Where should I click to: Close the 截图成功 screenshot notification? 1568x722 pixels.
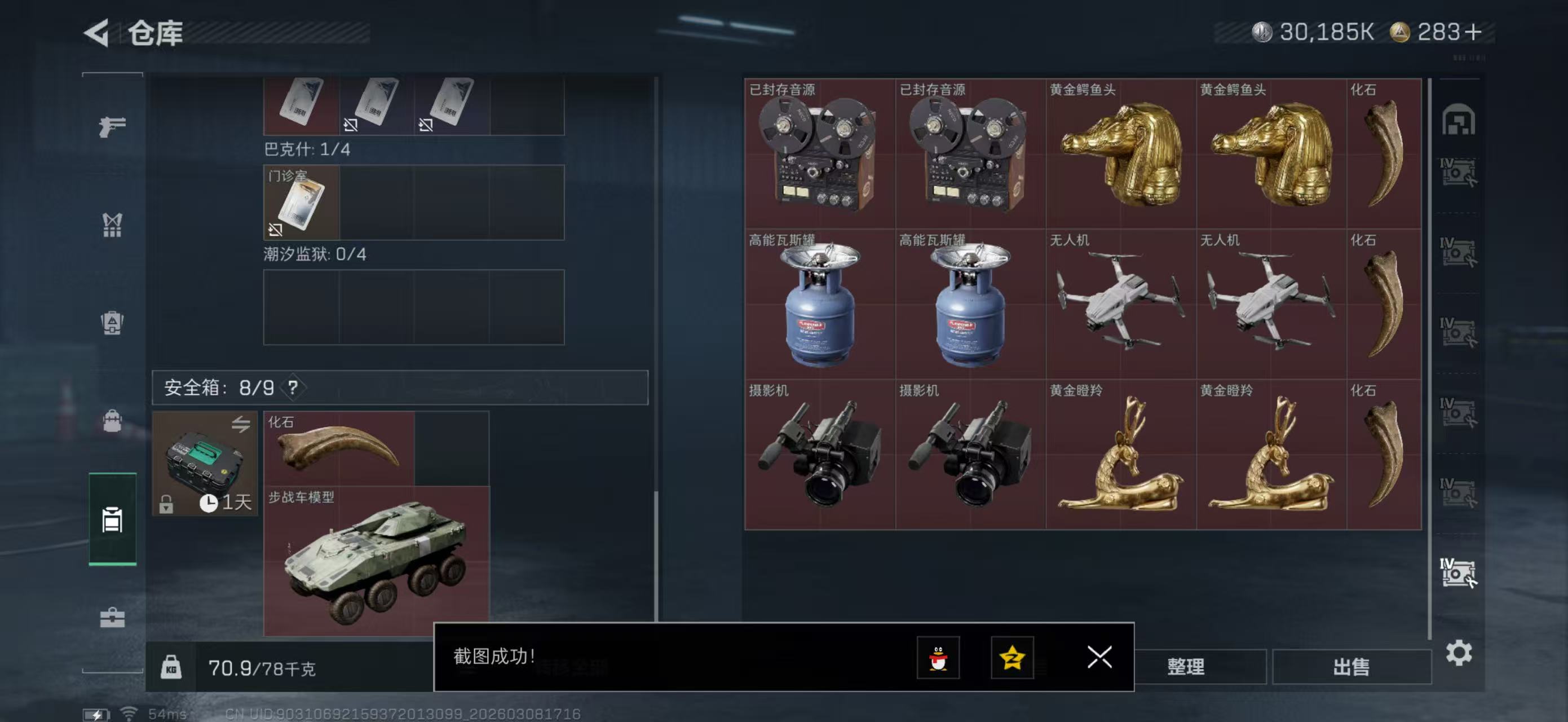point(1099,657)
